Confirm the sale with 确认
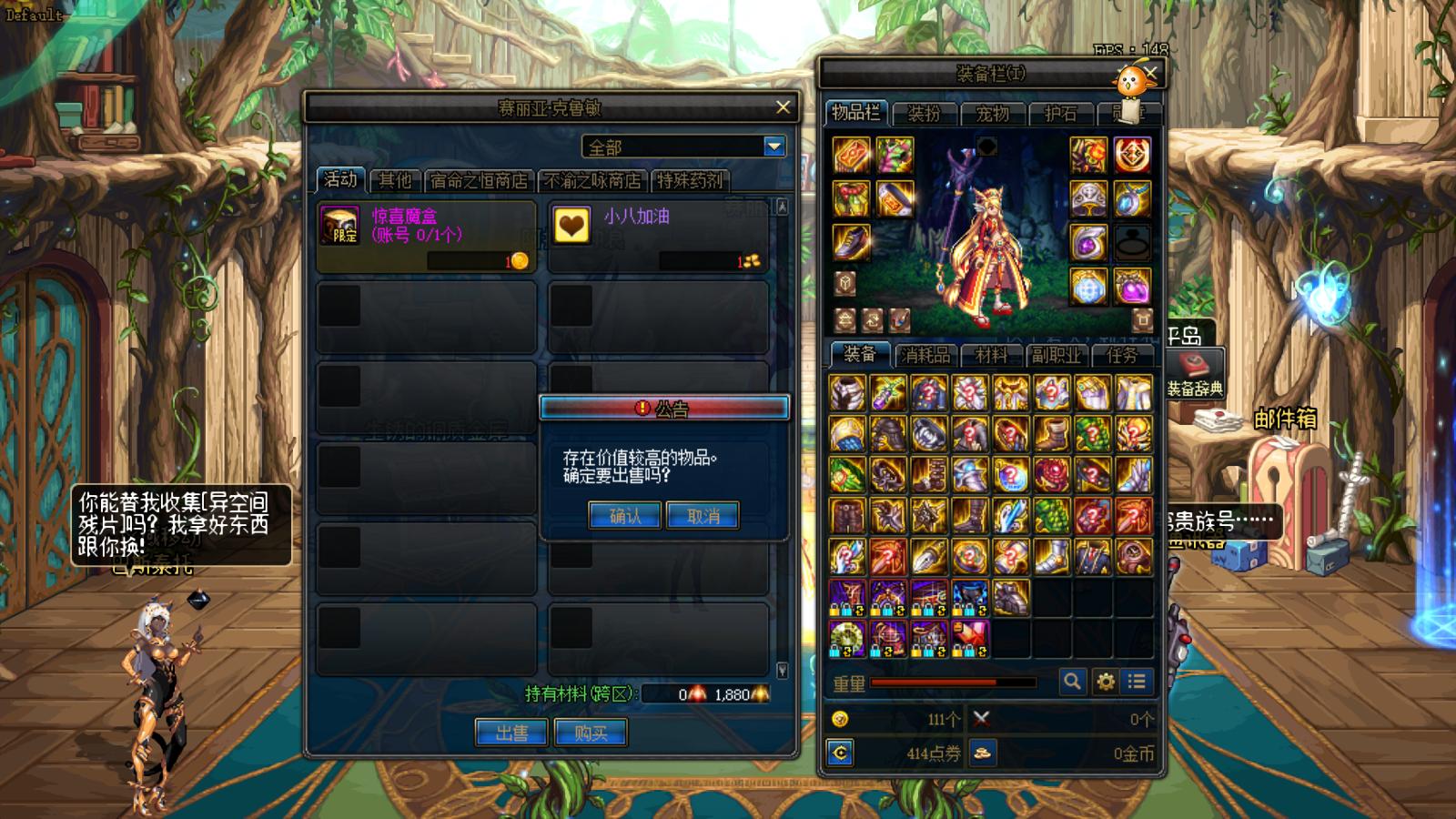Viewport: 1456px width, 819px height. (x=624, y=516)
